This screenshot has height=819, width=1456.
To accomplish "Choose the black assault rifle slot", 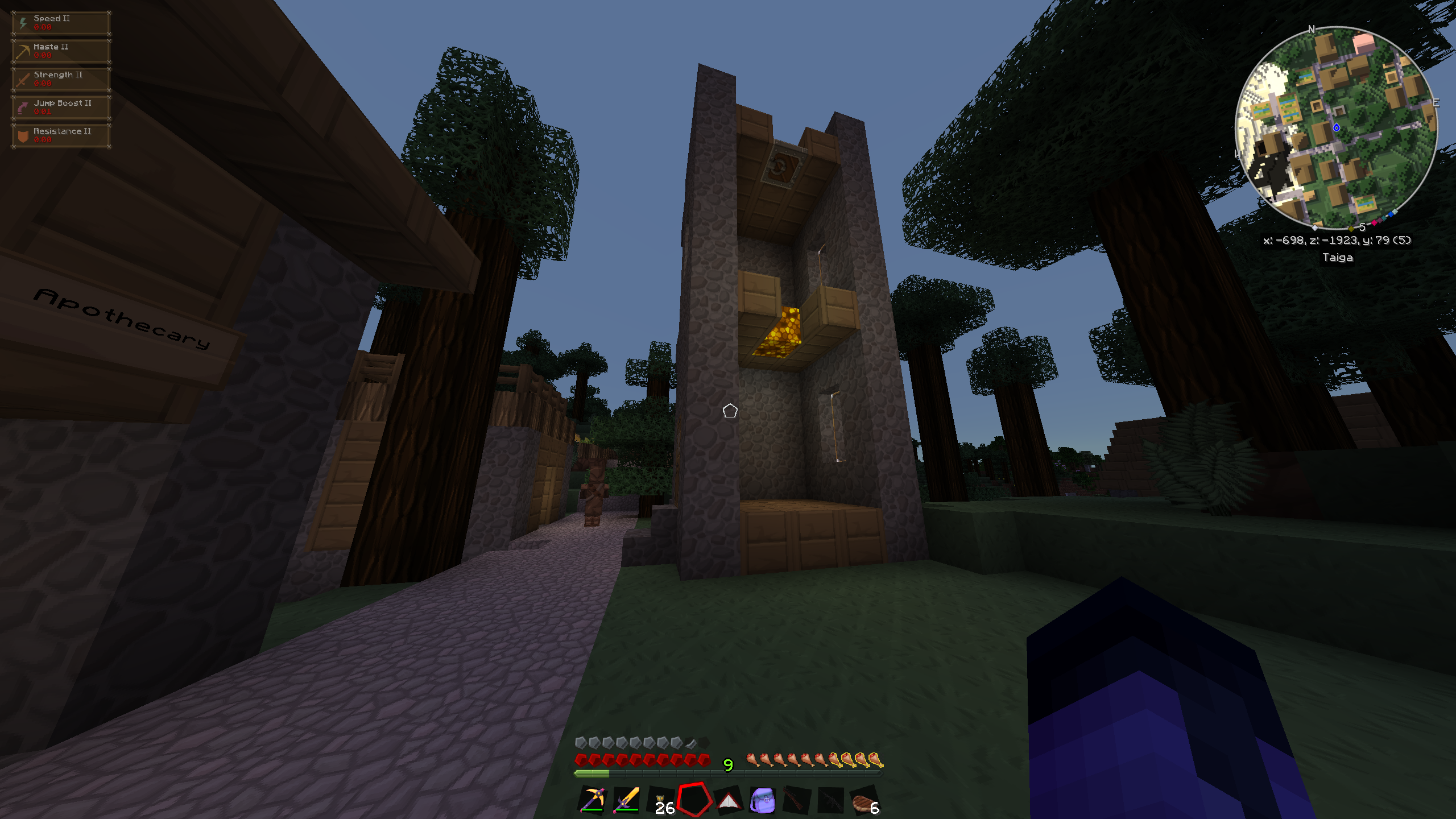I will pos(830,801).
